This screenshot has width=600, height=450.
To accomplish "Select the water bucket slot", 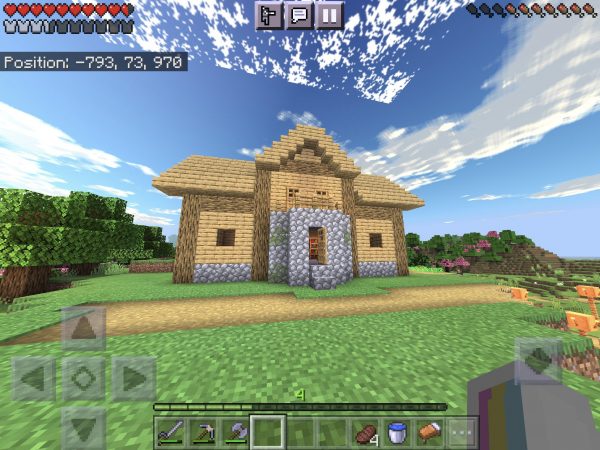I will [x=396, y=432].
